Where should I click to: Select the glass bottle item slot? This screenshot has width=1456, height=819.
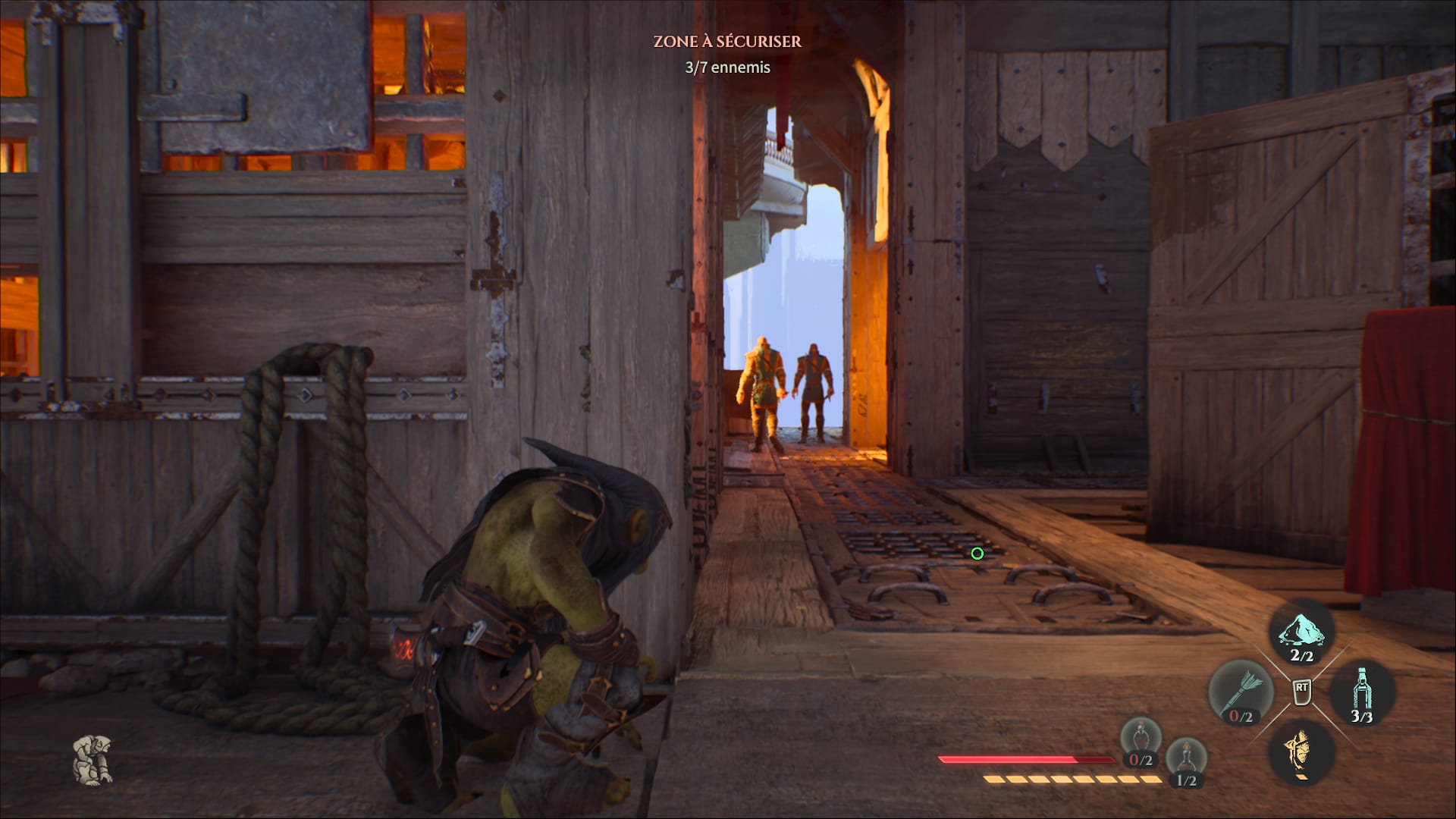[1362, 692]
